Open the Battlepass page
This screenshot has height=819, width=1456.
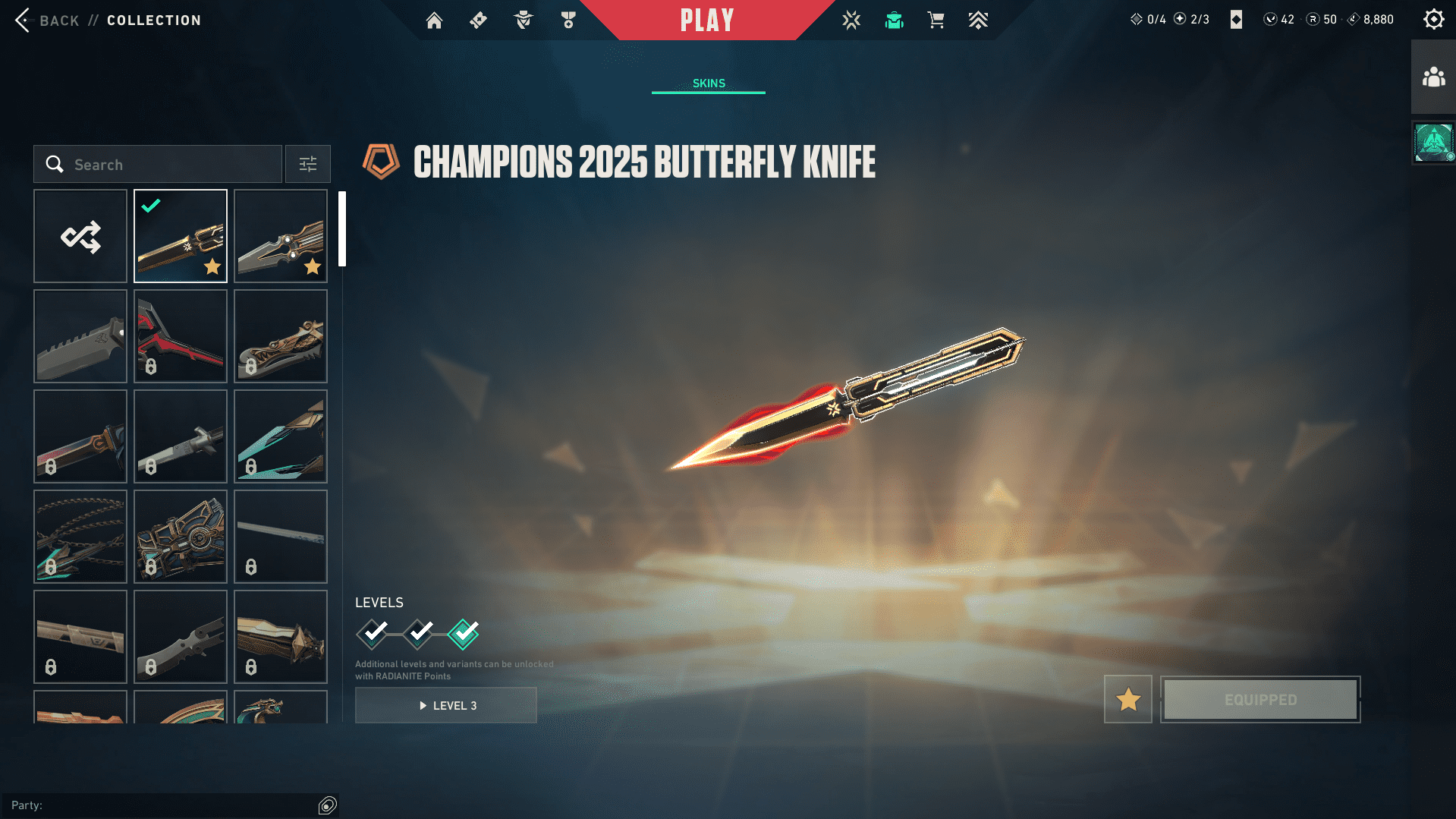click(x=478, y=20)
